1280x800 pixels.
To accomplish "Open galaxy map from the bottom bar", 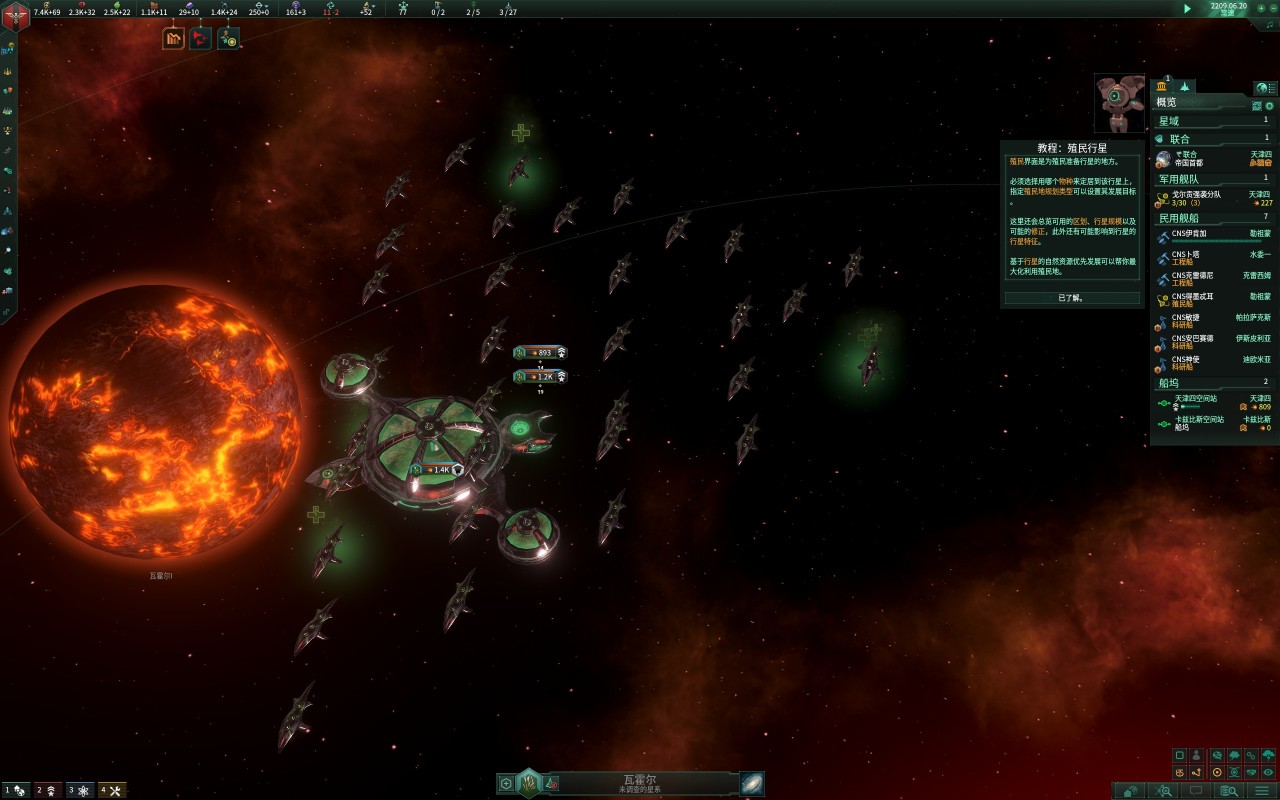I will [x=752, y=784].
